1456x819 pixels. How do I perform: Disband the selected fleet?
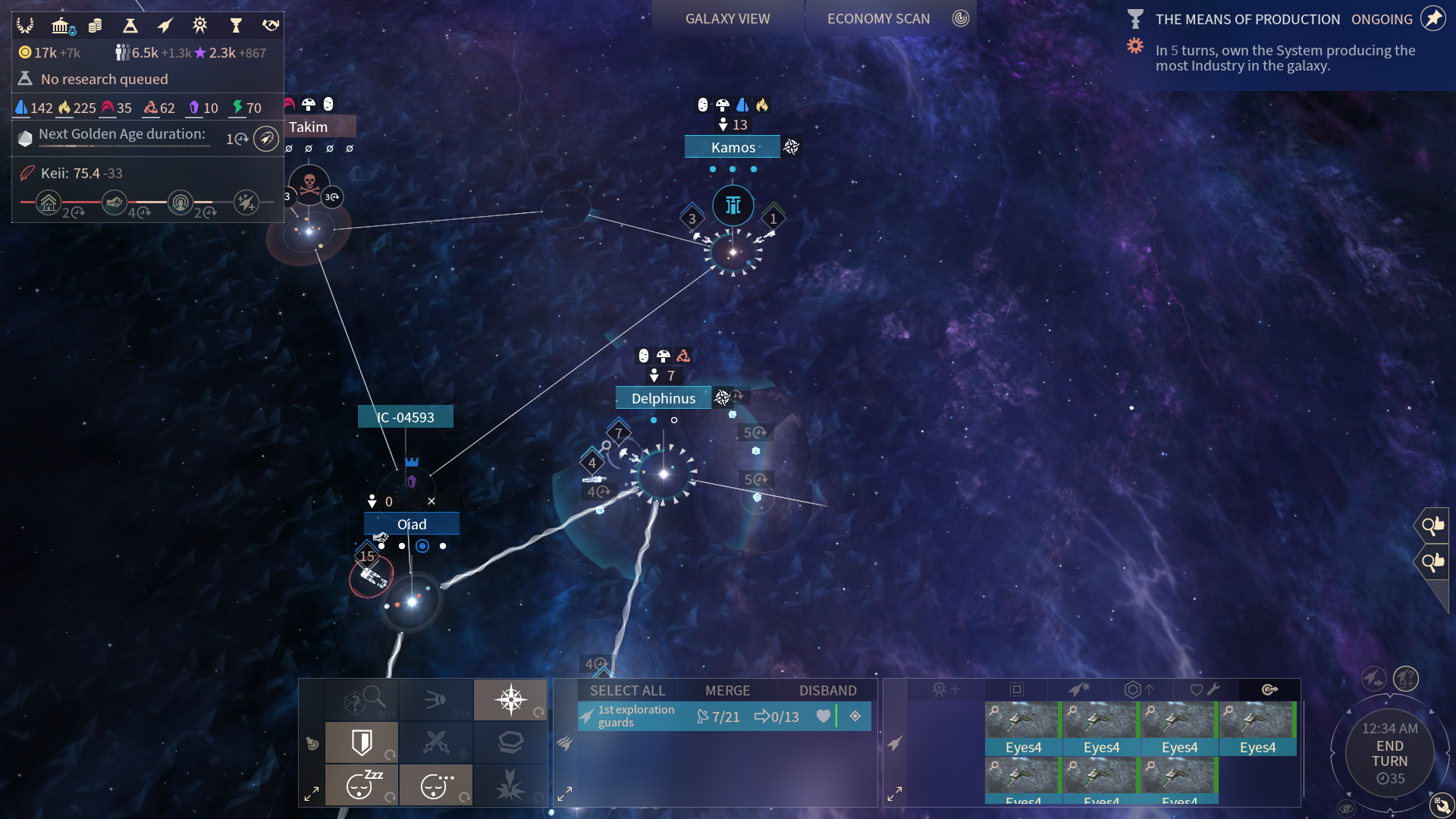point(827,690)
